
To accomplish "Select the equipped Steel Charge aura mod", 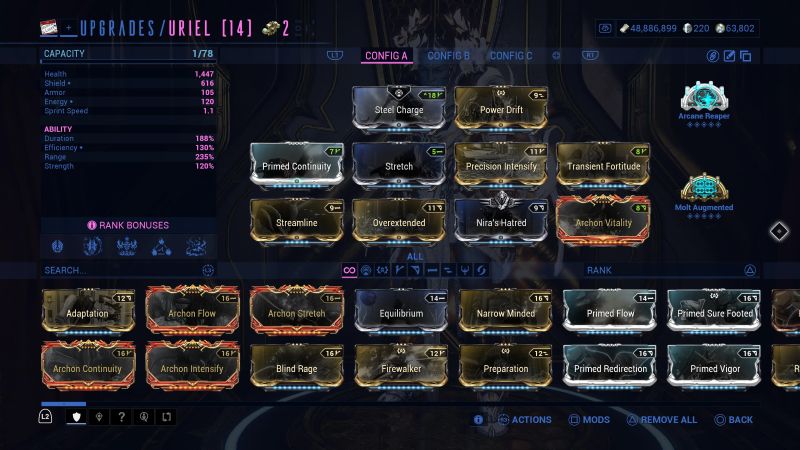I will click(399, 108).
